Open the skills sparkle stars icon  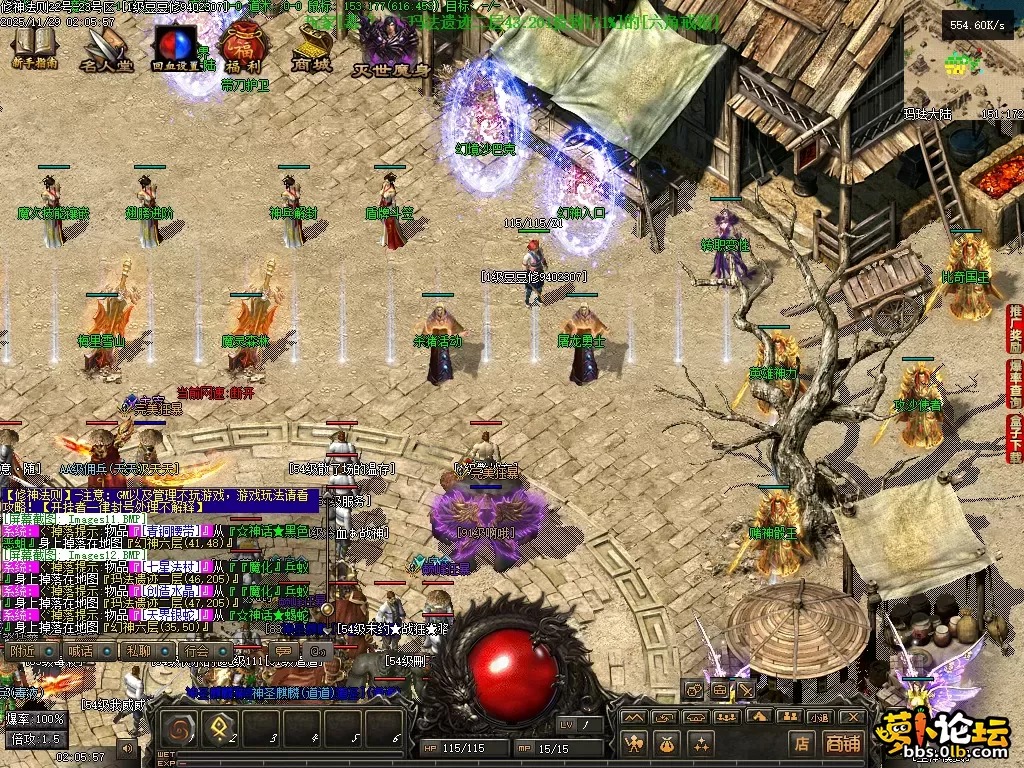(x=700, y=743)
